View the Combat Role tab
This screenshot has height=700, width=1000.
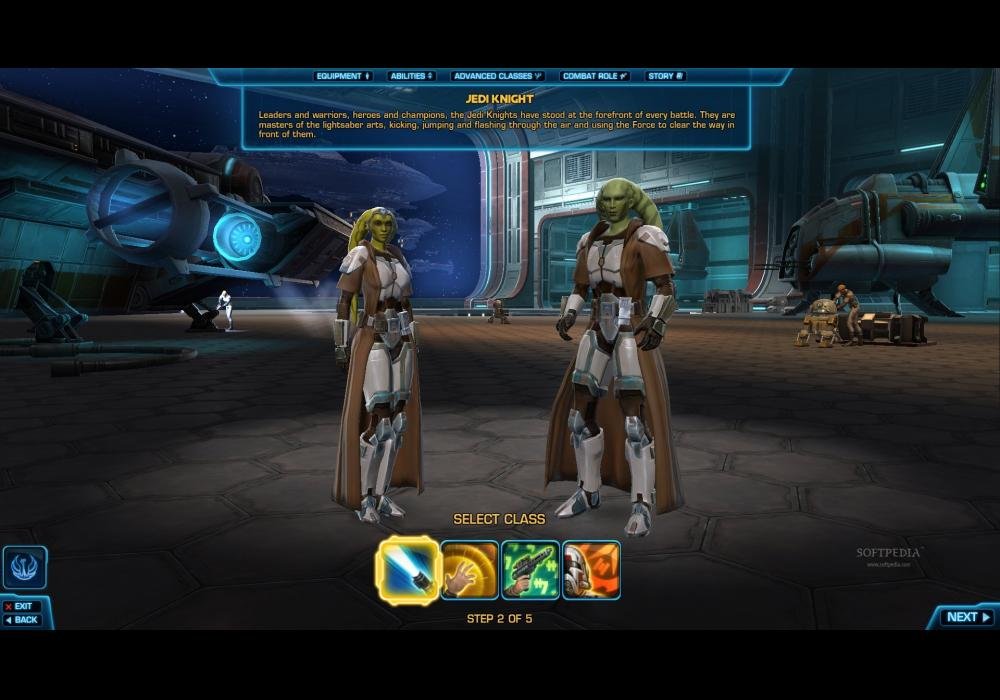coord(595,76)
